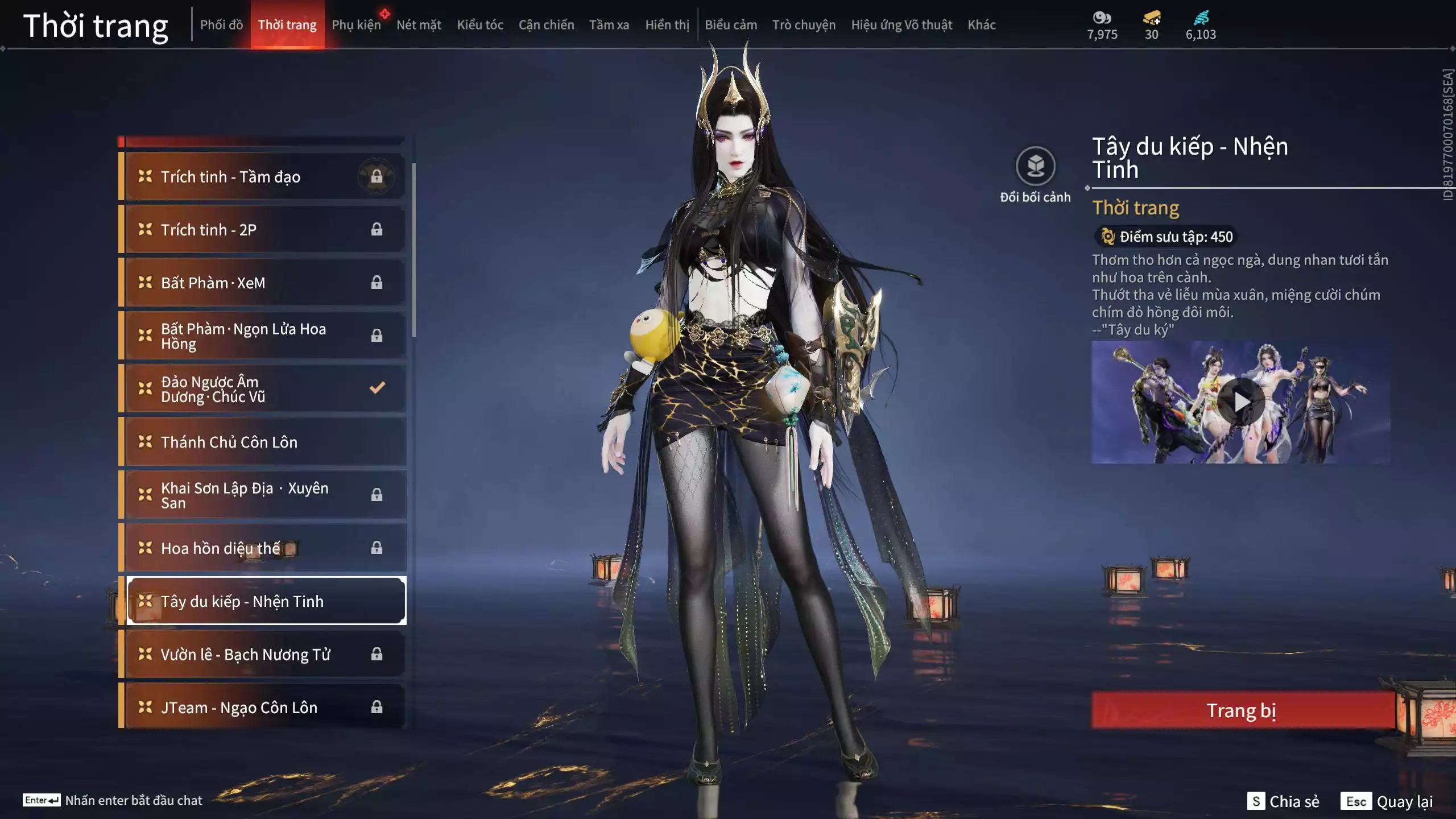
Task: Share the outfit with Chia sẻ
Action: (x=1283, y=801)
